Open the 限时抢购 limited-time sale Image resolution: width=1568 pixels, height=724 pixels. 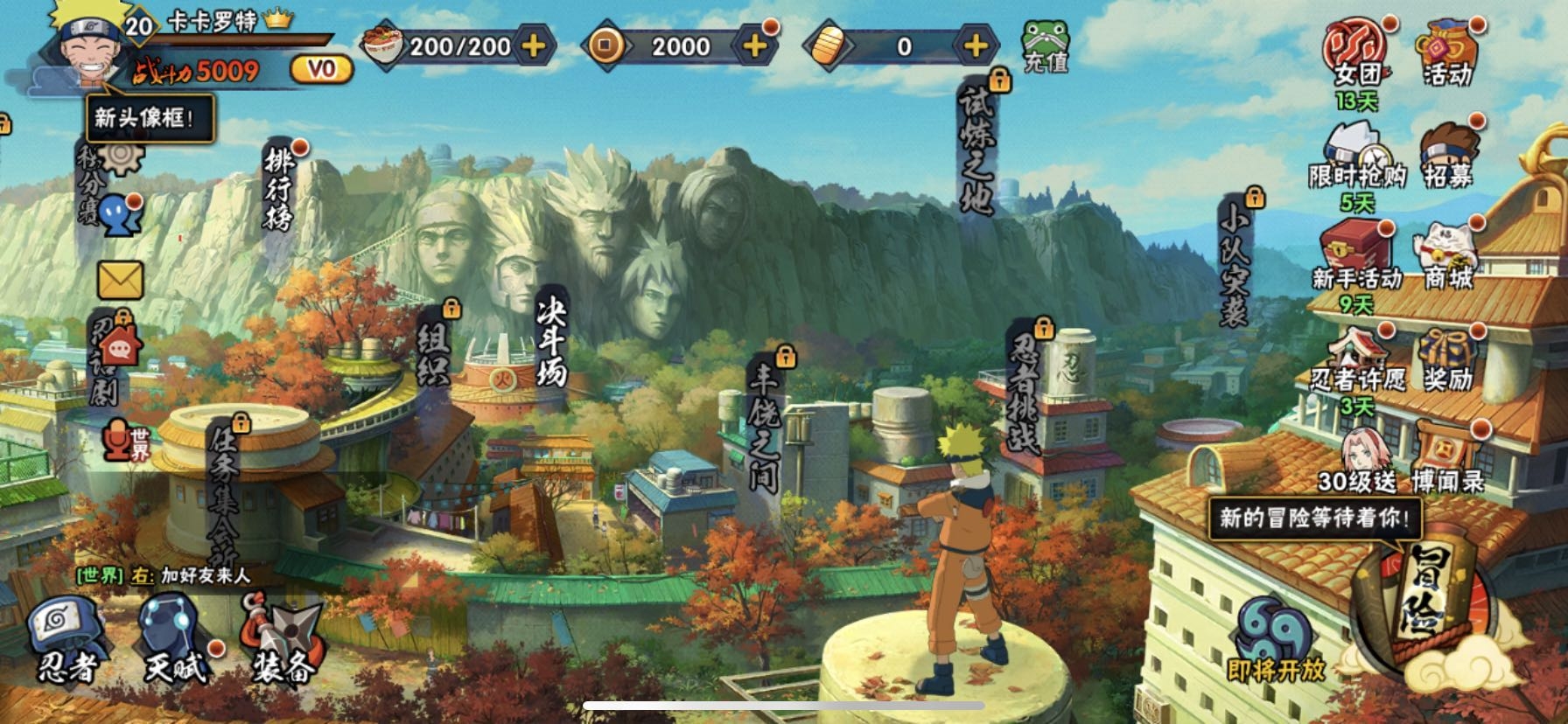tap(1356, 157)
